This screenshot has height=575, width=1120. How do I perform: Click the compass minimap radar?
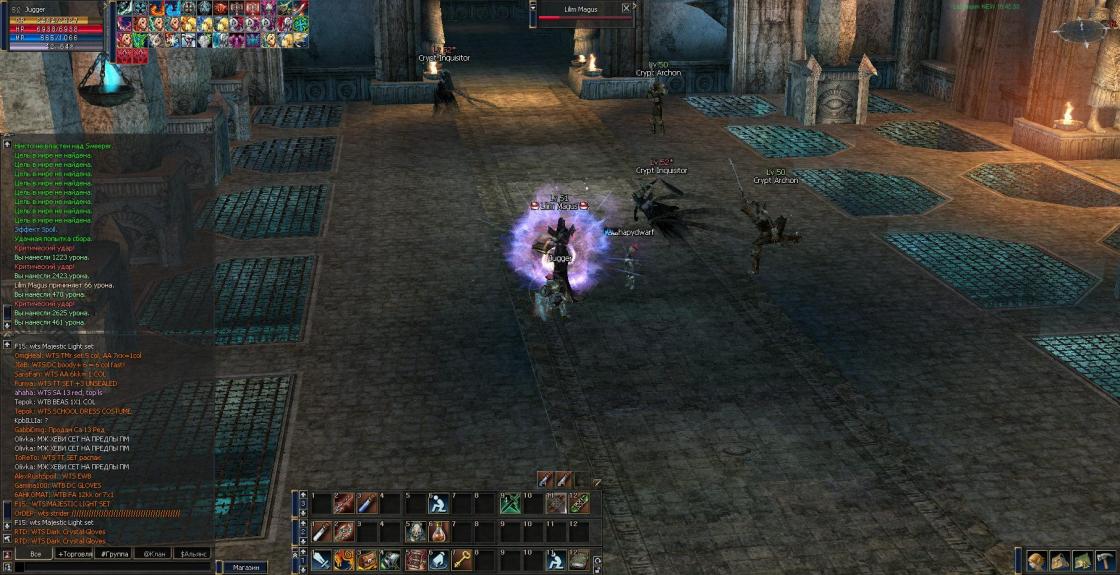tap(1090, 32)
